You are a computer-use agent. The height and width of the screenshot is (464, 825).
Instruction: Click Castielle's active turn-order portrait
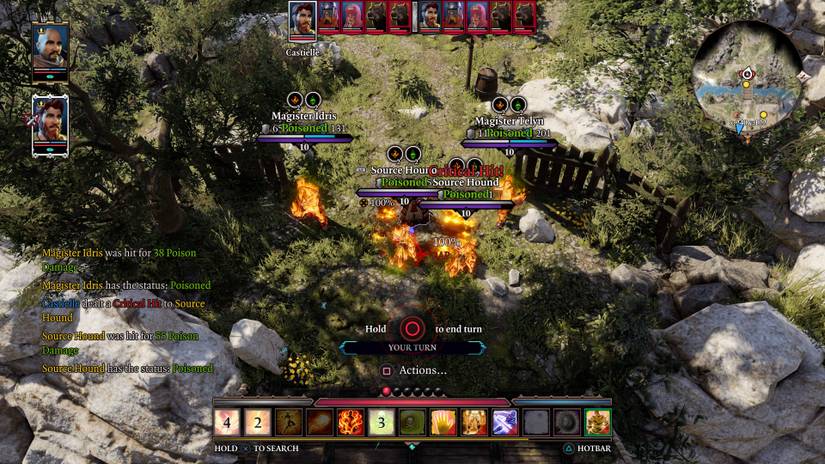[x=303, y=18]
